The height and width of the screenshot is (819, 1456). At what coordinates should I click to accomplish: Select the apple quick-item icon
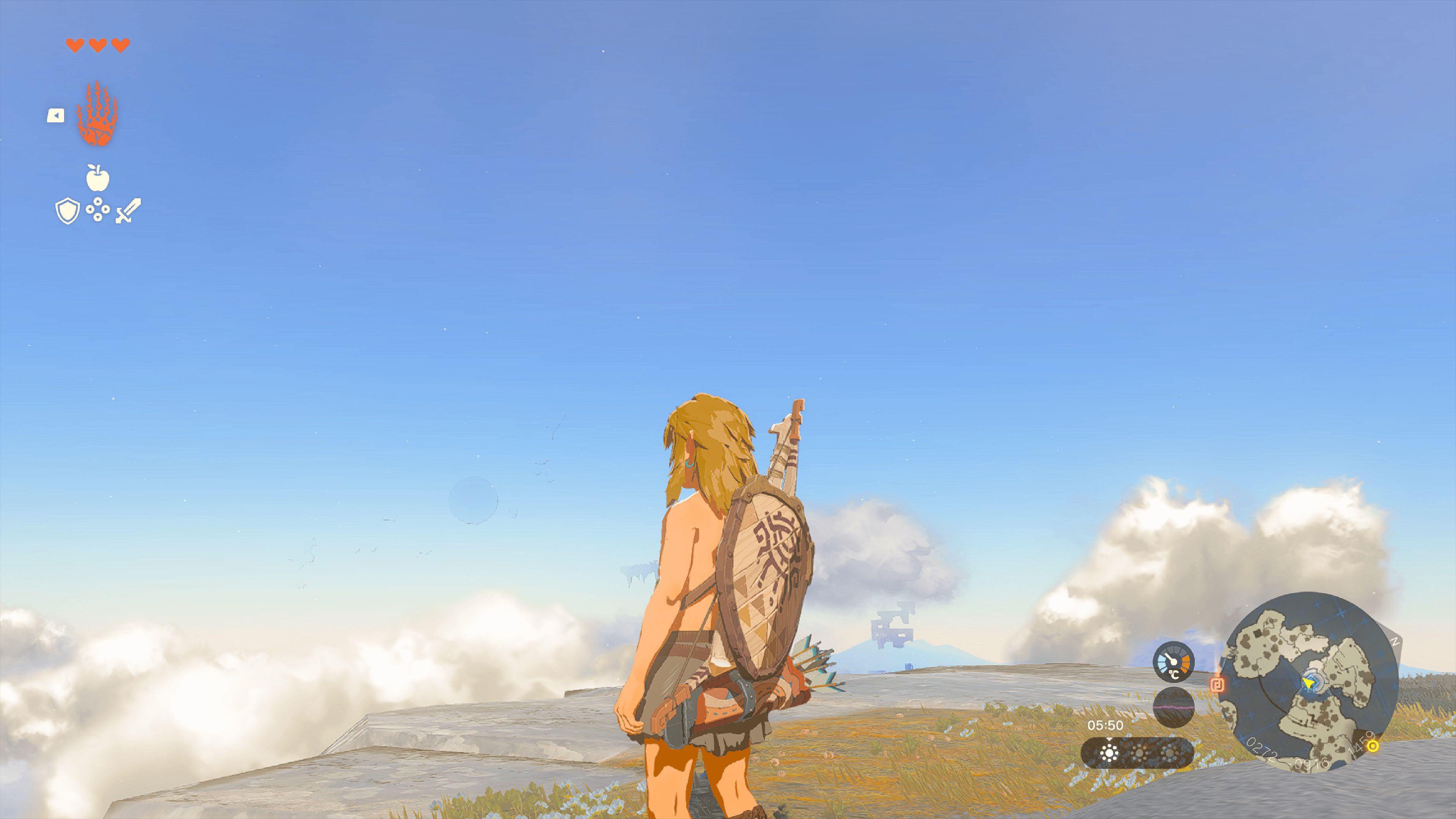[97, 178]
